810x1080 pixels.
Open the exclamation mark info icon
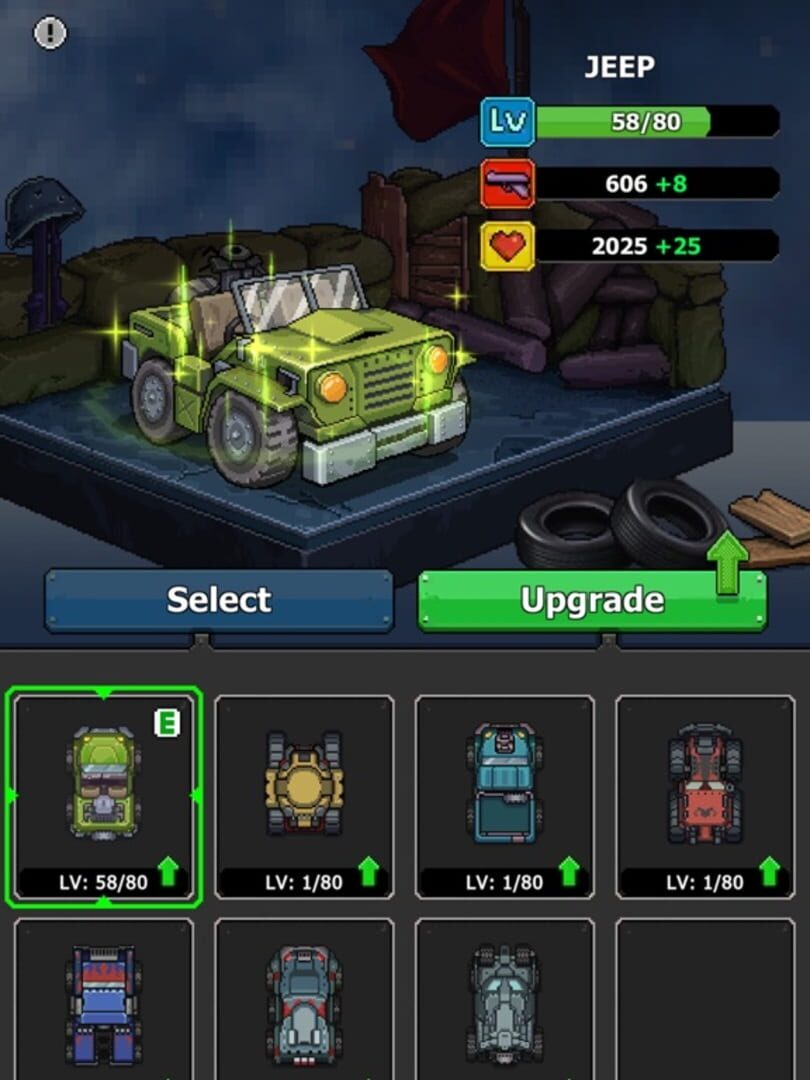pyautogui.click(x=50, y=34)
